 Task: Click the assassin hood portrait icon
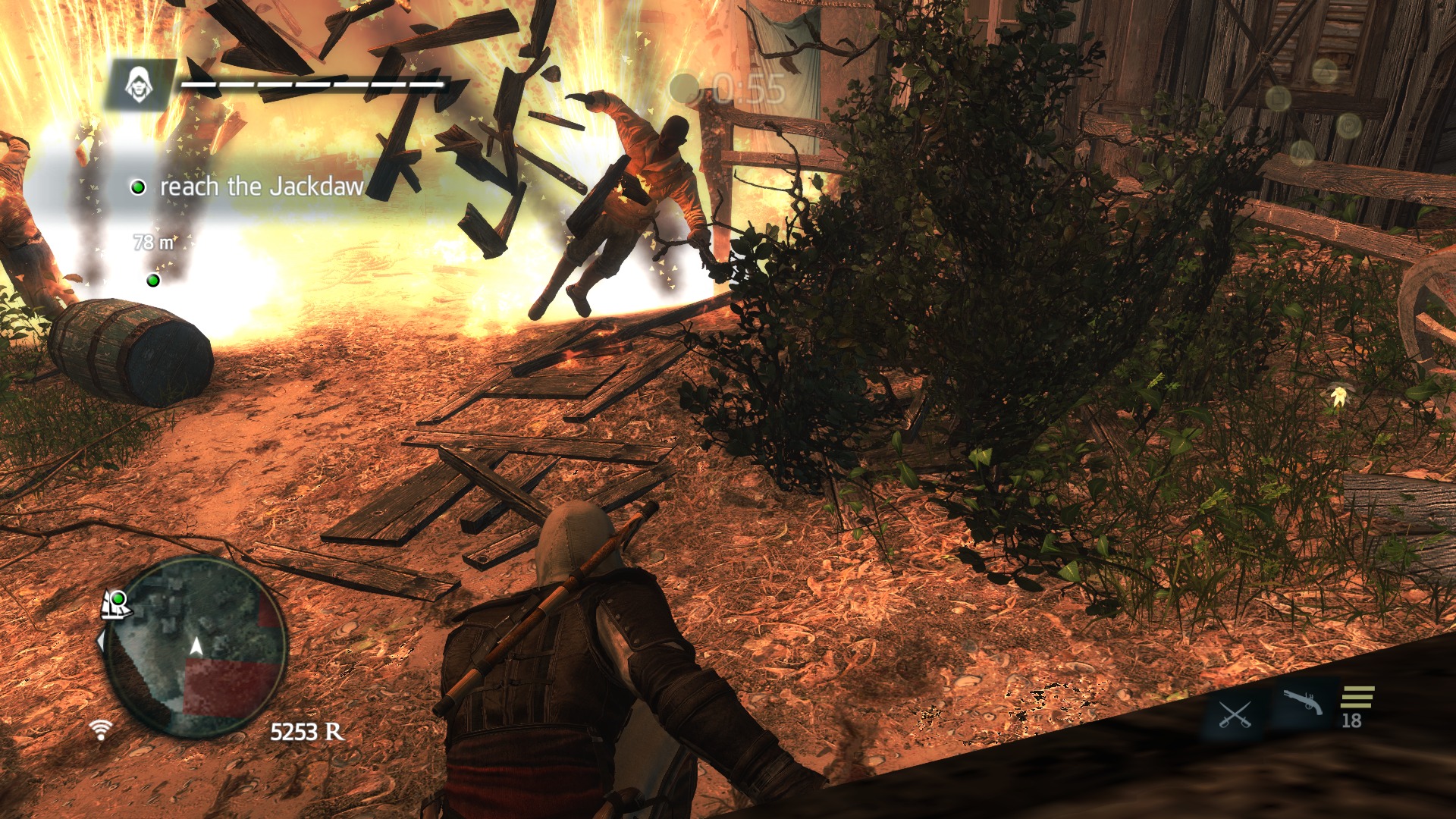pyautogui.click(x=137, y=84)
